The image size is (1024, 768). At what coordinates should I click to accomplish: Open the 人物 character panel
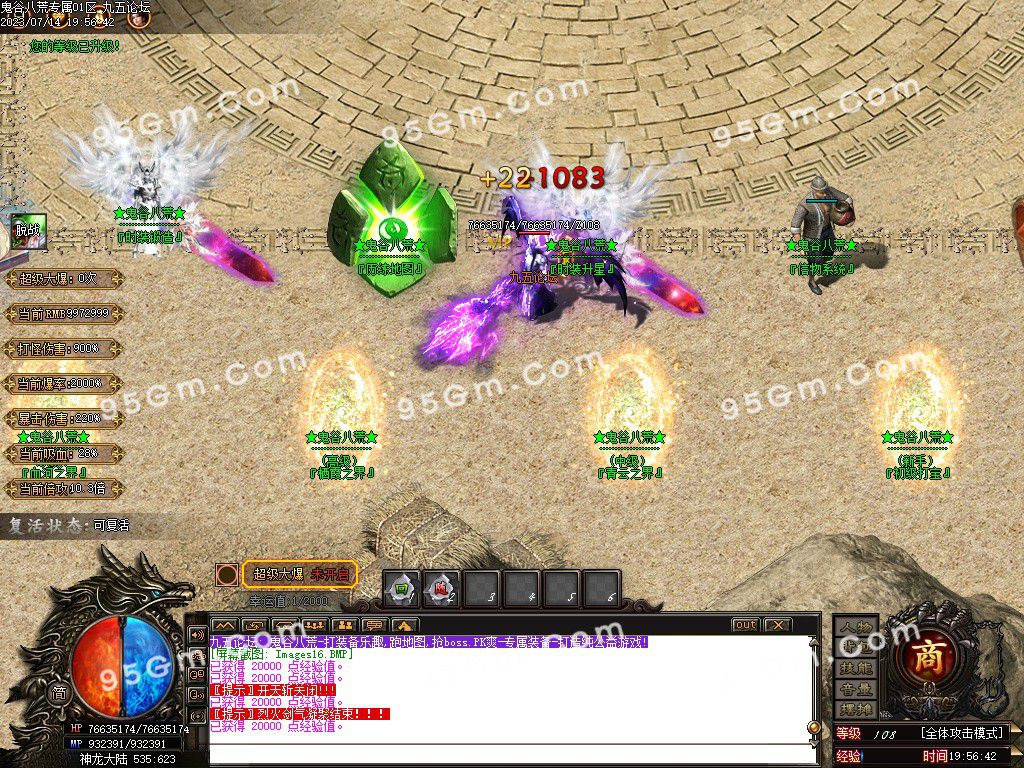856,626
